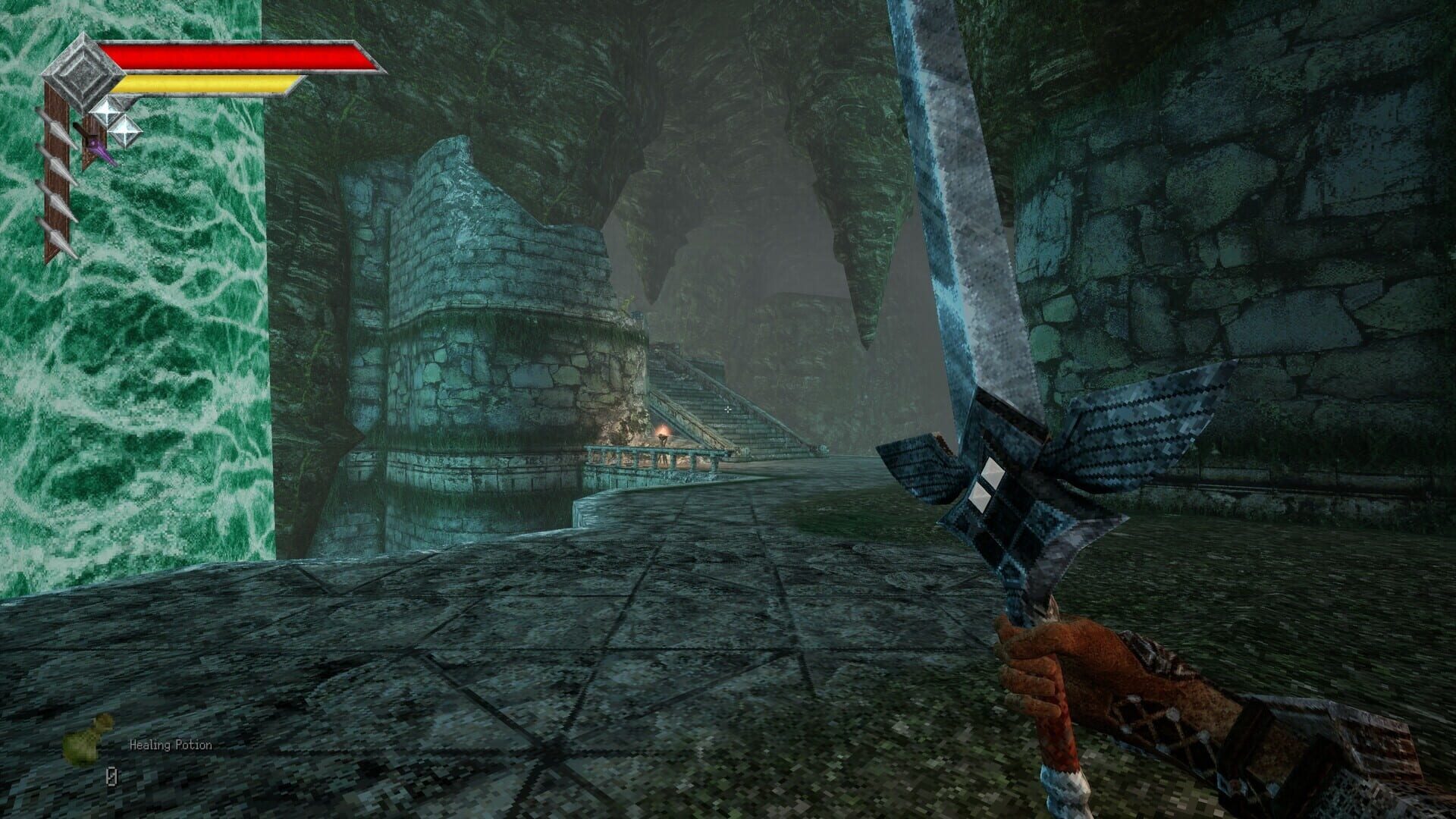1456x819 pixels.
Task: Click the crosshair at screen center
Action: point(728,409)
